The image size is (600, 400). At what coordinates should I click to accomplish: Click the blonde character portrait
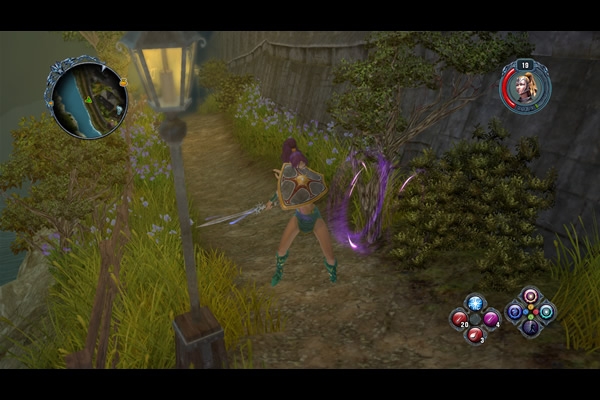[x=524, y=87]
